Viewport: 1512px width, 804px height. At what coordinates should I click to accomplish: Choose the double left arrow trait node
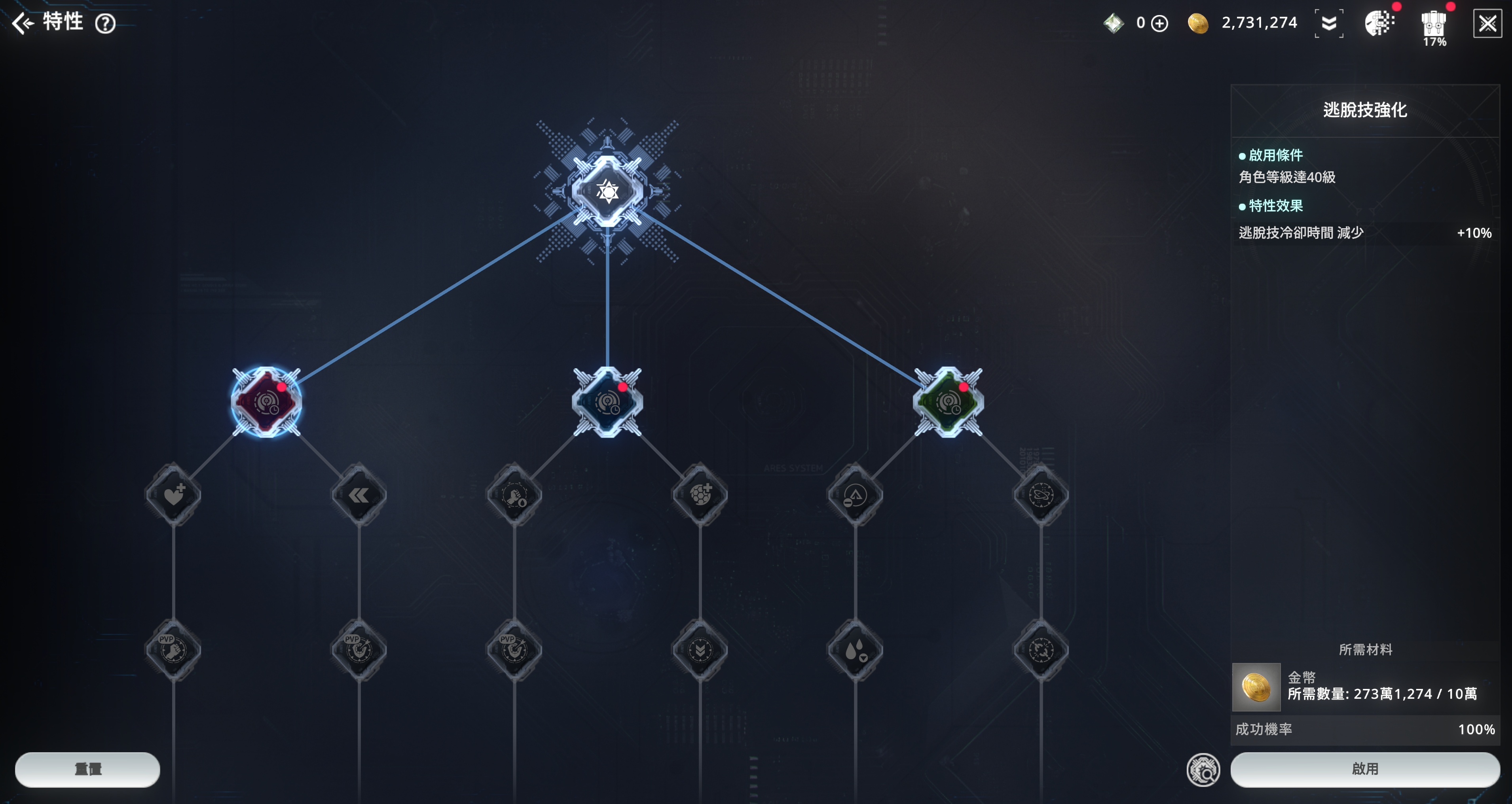tap(359, 496)
